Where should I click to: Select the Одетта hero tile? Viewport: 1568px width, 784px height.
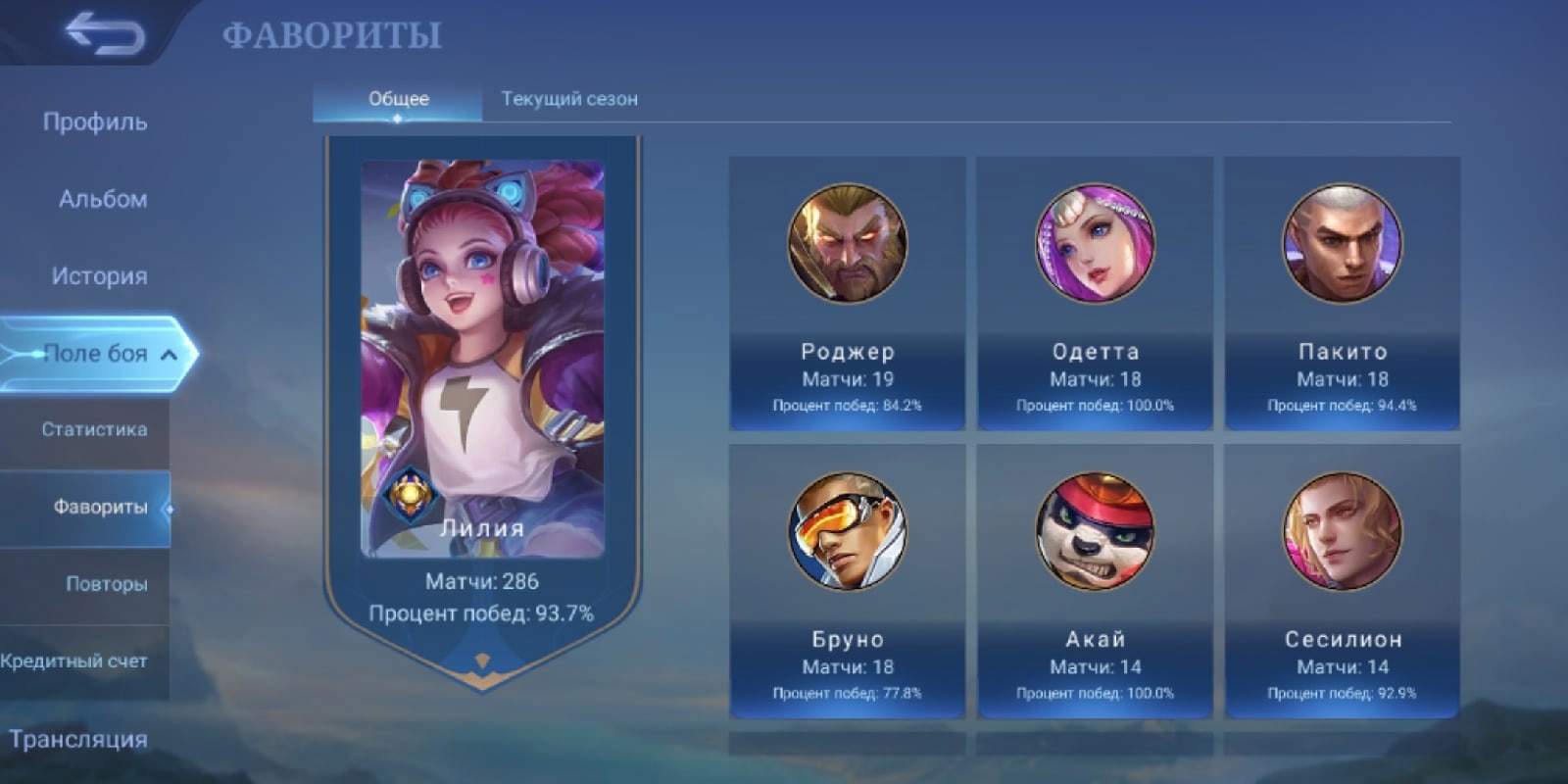click(1095, 294)
